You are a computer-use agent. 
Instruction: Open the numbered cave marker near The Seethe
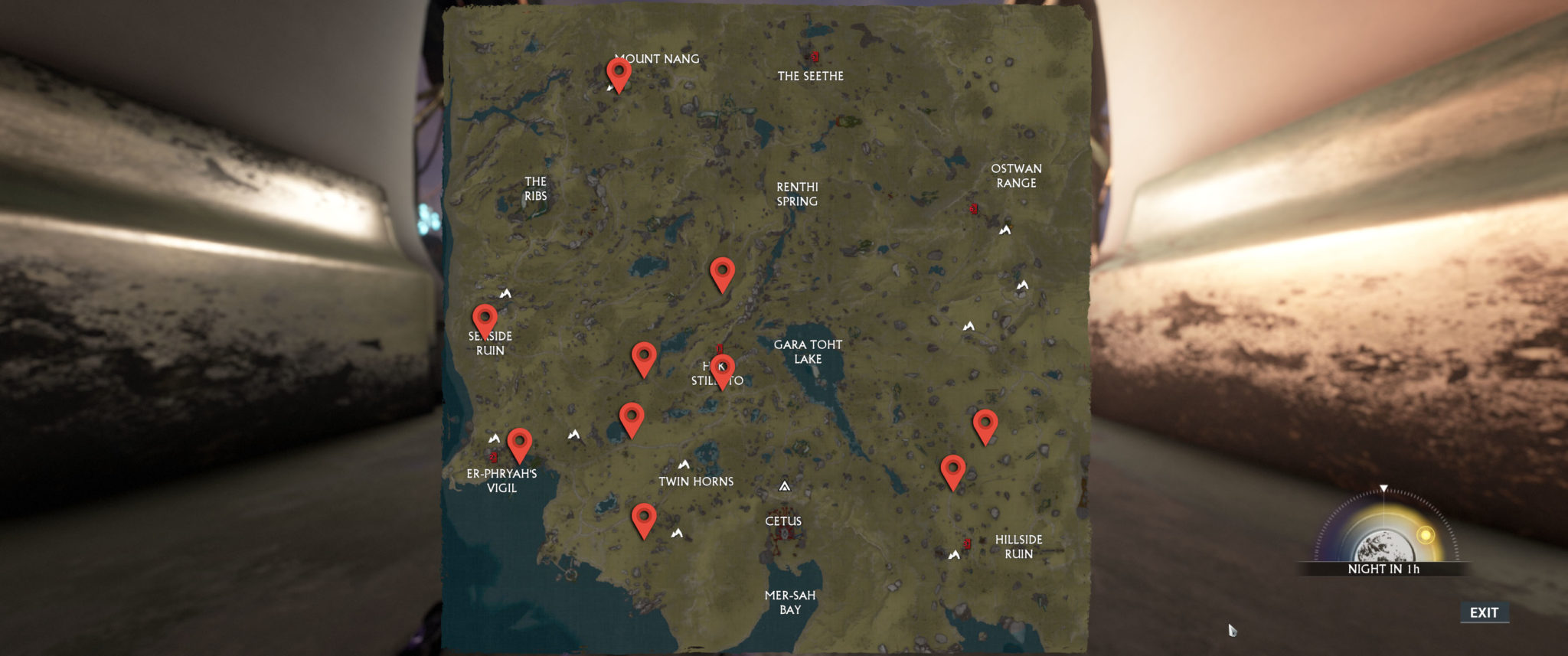[814, 56]
